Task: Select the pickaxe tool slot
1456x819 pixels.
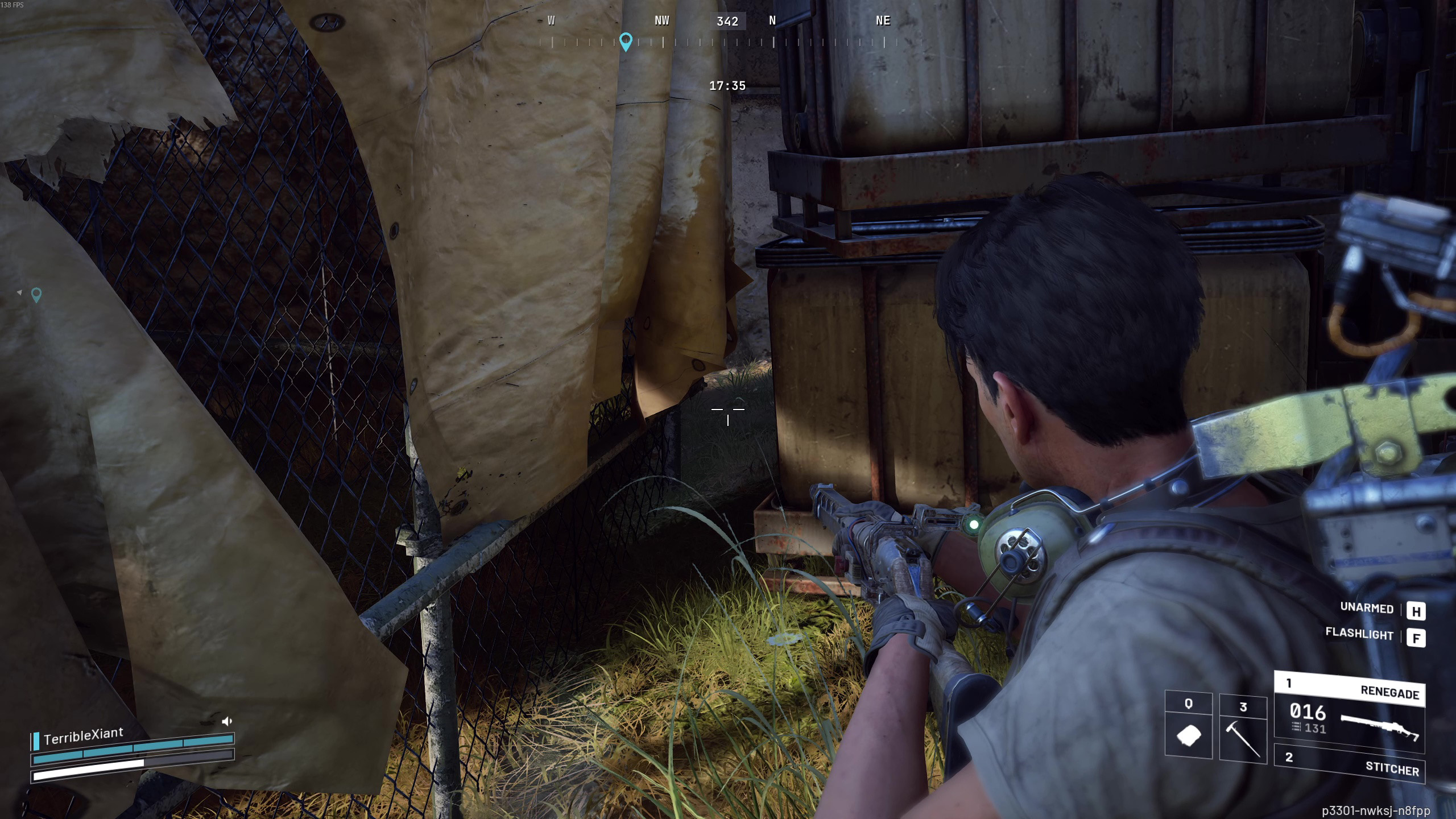Action: (1243, 729)
